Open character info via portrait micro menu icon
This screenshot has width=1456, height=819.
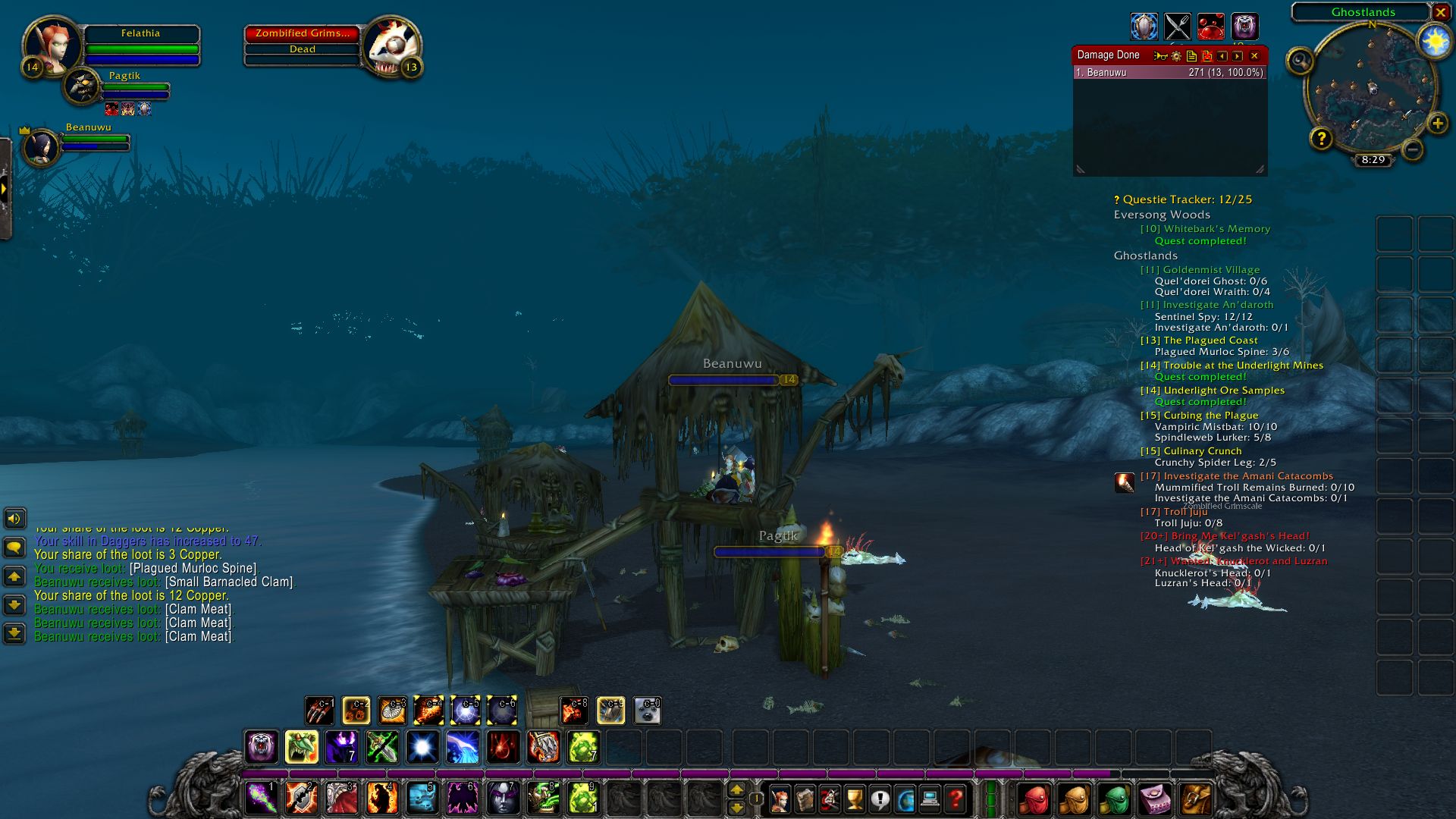click(x=781, y=798)
